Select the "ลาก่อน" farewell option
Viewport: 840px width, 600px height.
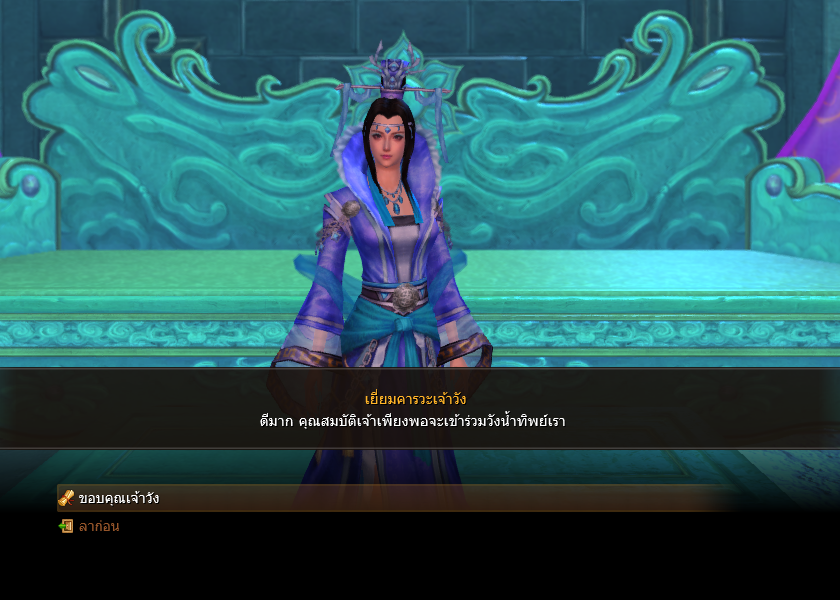98,526
